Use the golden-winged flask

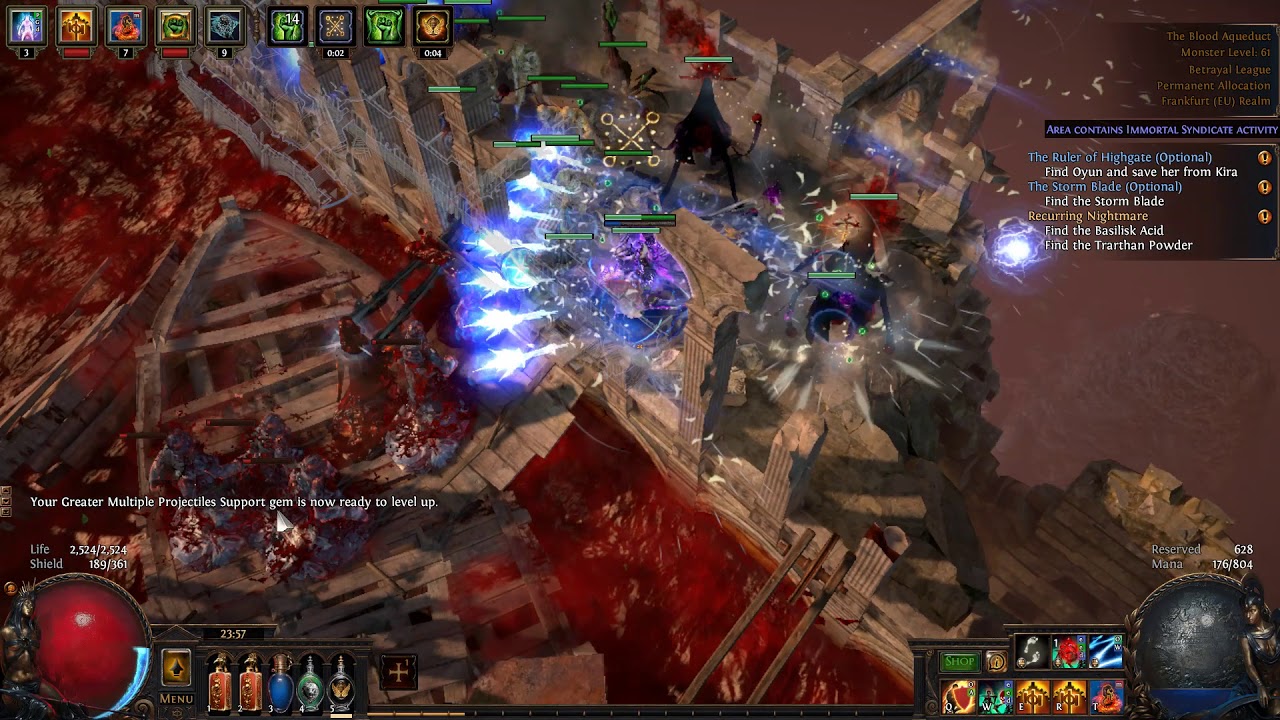[342, 680]
